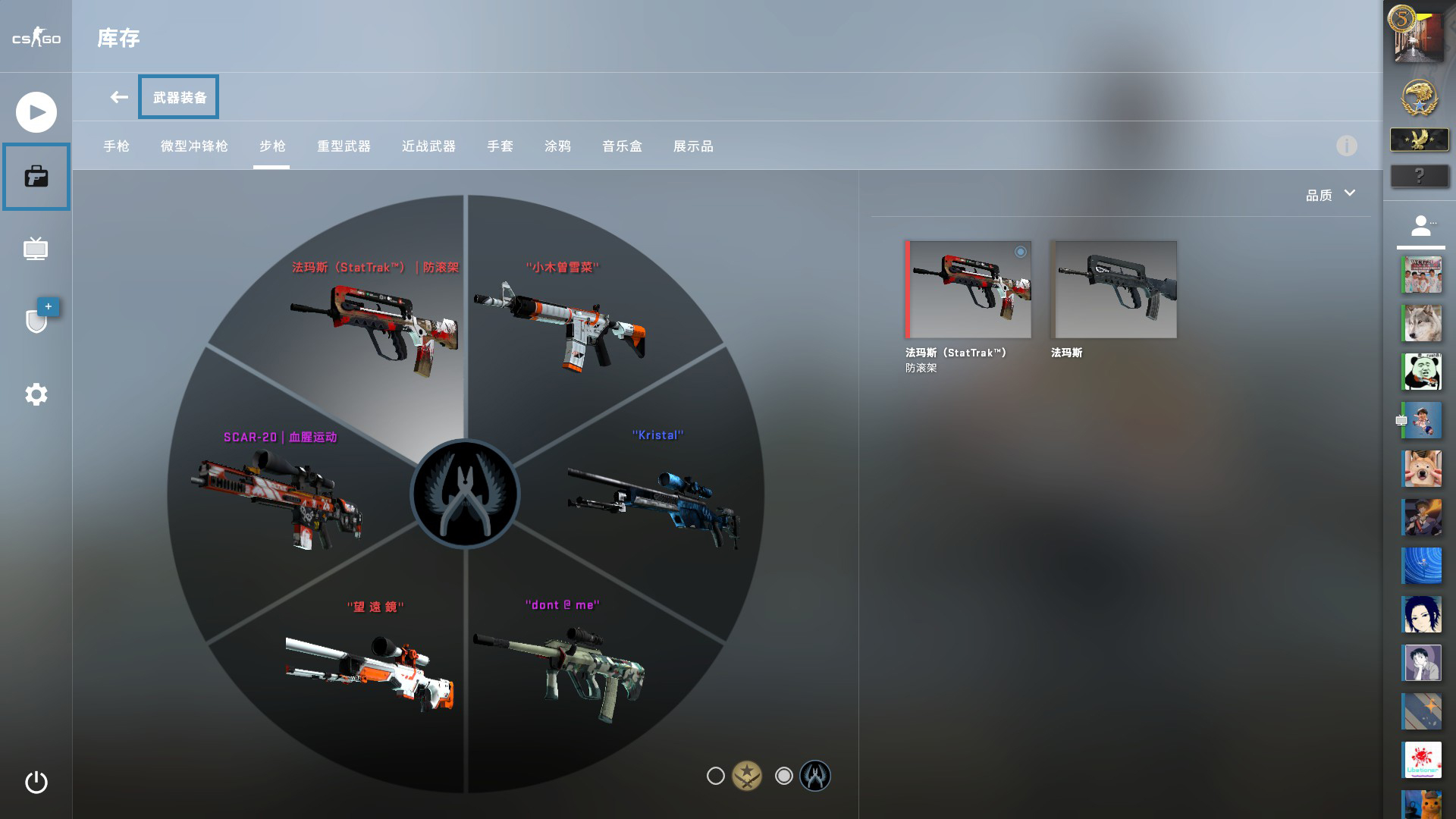Open the 品质 quality filter dropdown
This screenshot has width=1456, height=819.
click(x=1329, y=194)
